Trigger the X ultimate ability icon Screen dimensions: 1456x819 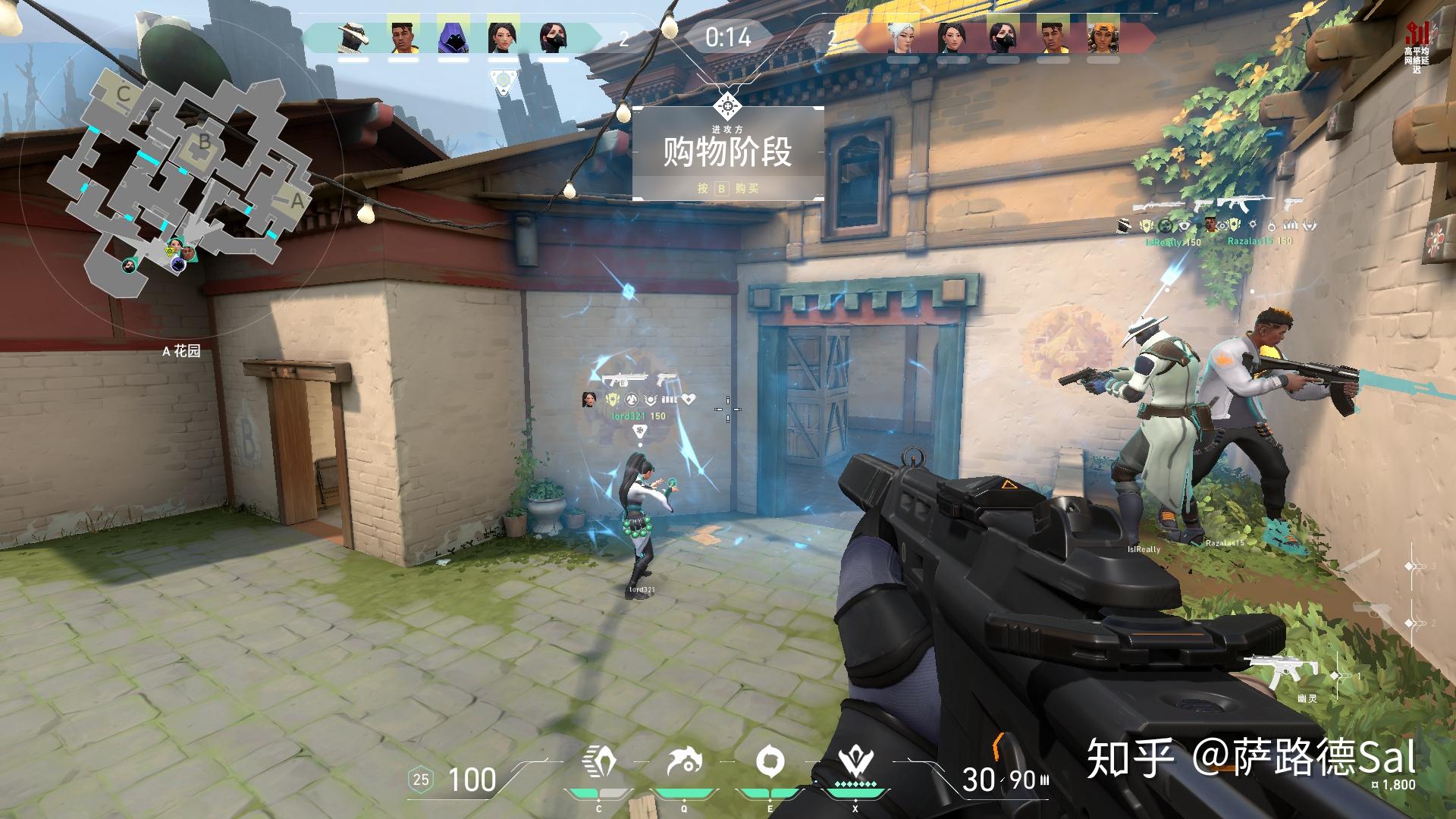(x=856, y=762)
